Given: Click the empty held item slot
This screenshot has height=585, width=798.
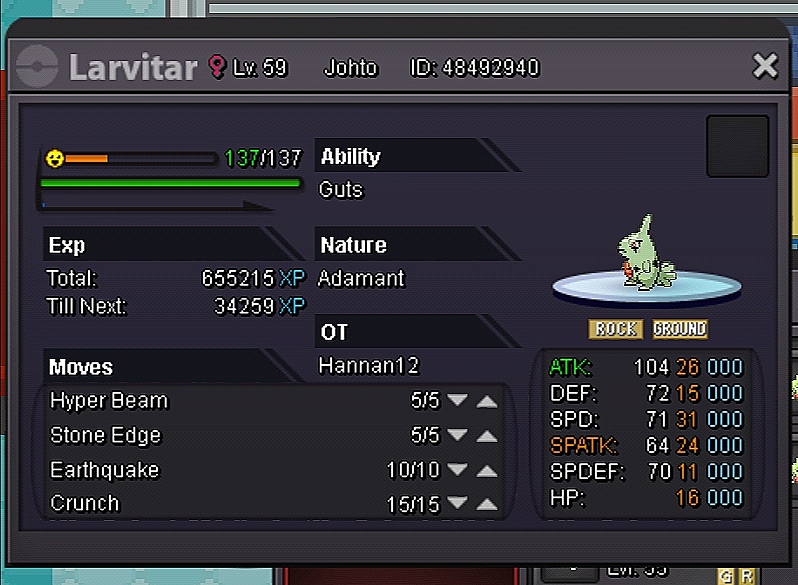Looking at the screenshot, I should coord(737,146).
